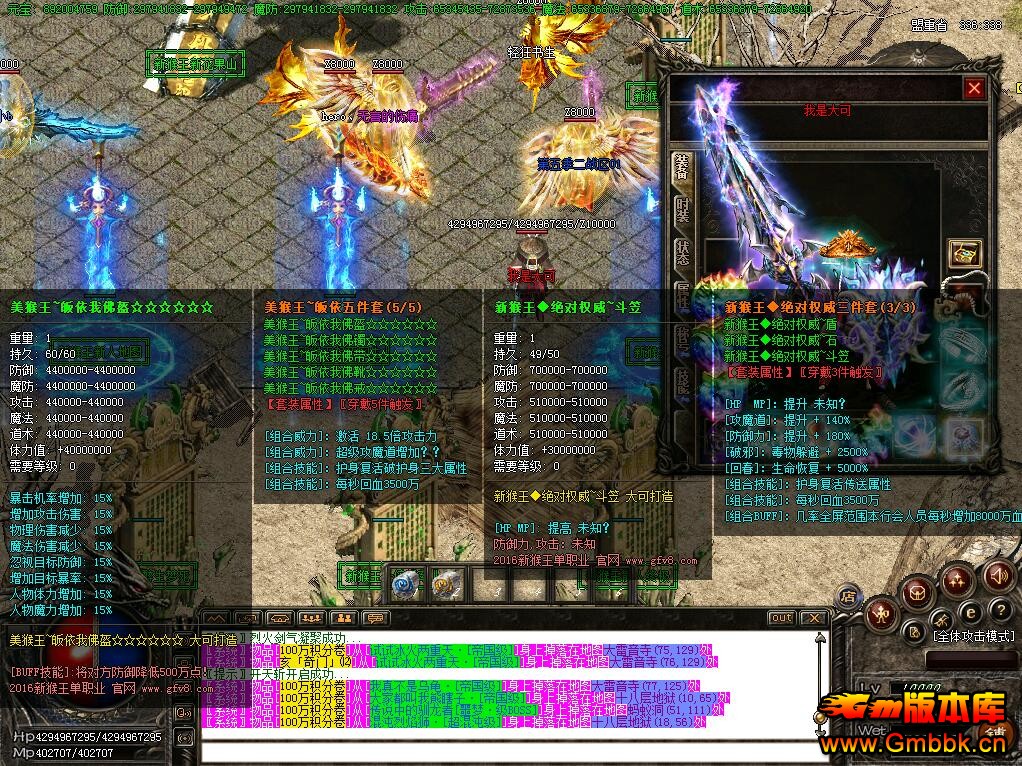Open the character figure round button
1022x766 pixels.
pyautogui.click(x=882, y=613)
